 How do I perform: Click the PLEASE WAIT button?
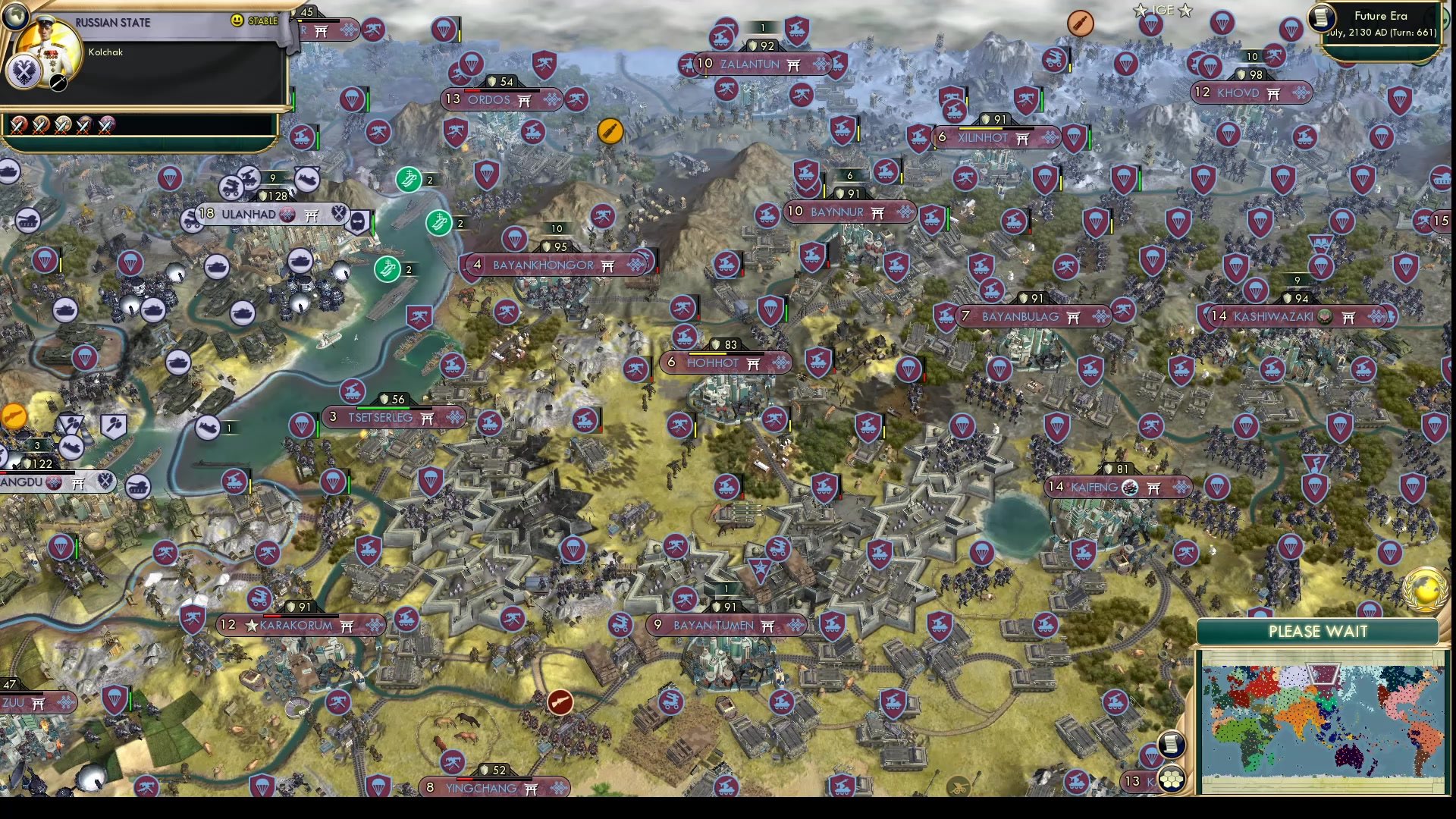point(1318,632)
